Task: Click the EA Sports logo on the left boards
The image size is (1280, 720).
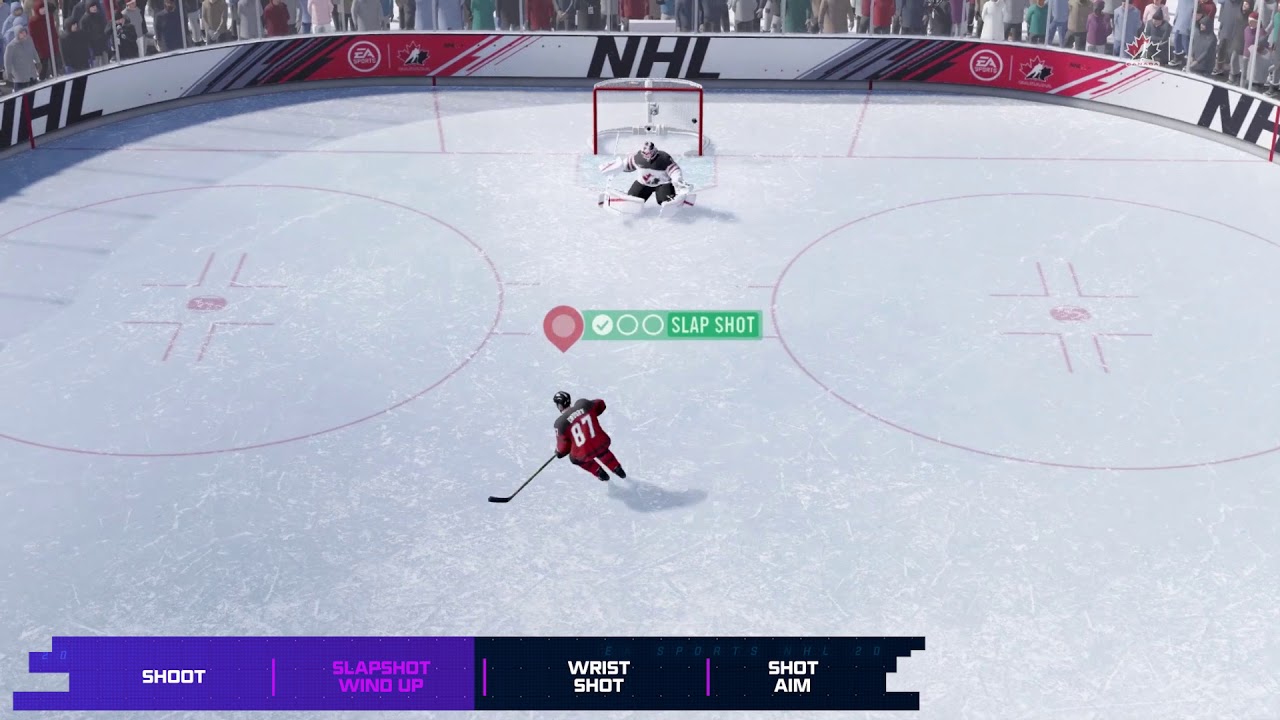Action: (x=363, y=56)
